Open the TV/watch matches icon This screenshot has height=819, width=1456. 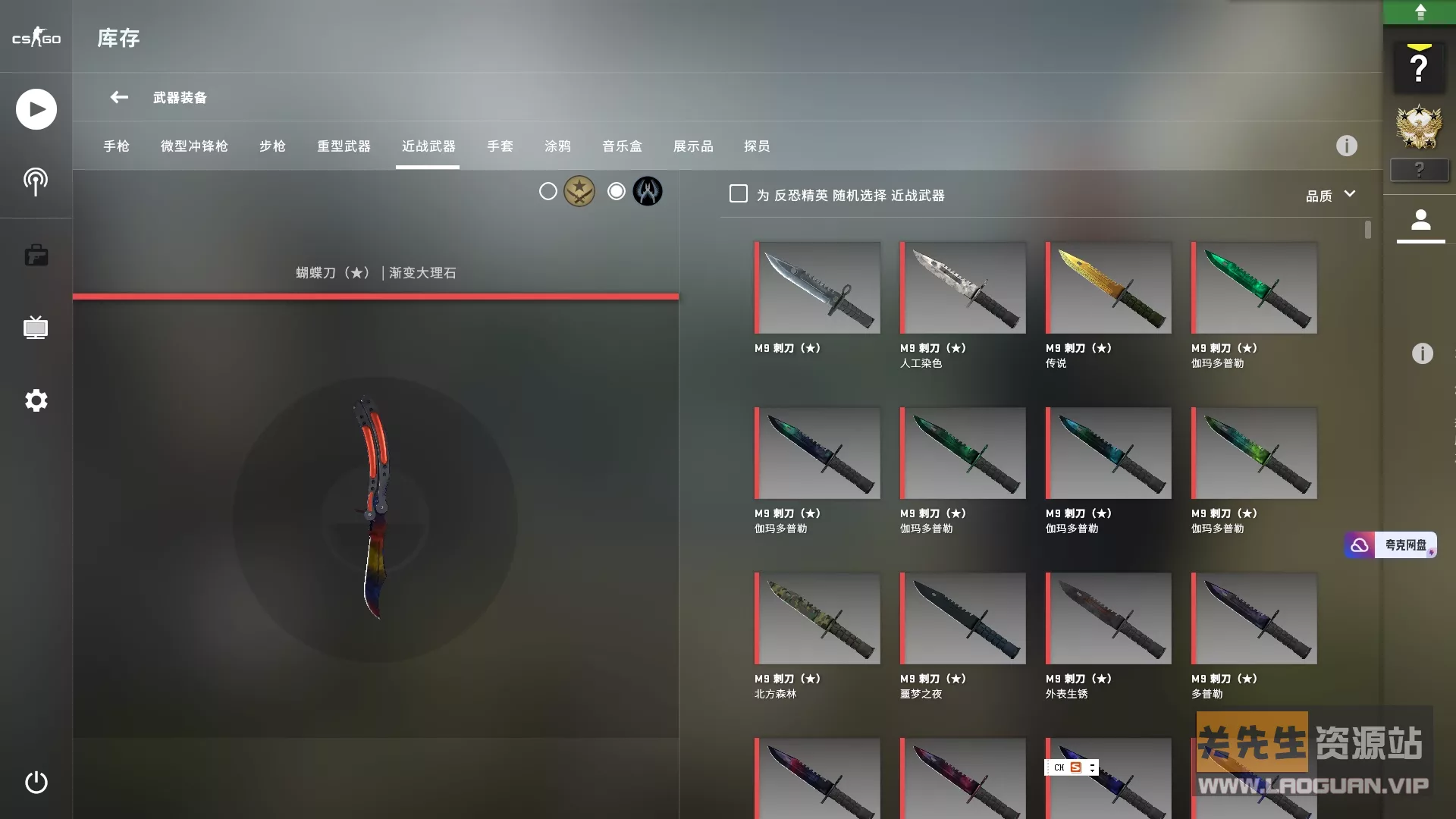36,328
